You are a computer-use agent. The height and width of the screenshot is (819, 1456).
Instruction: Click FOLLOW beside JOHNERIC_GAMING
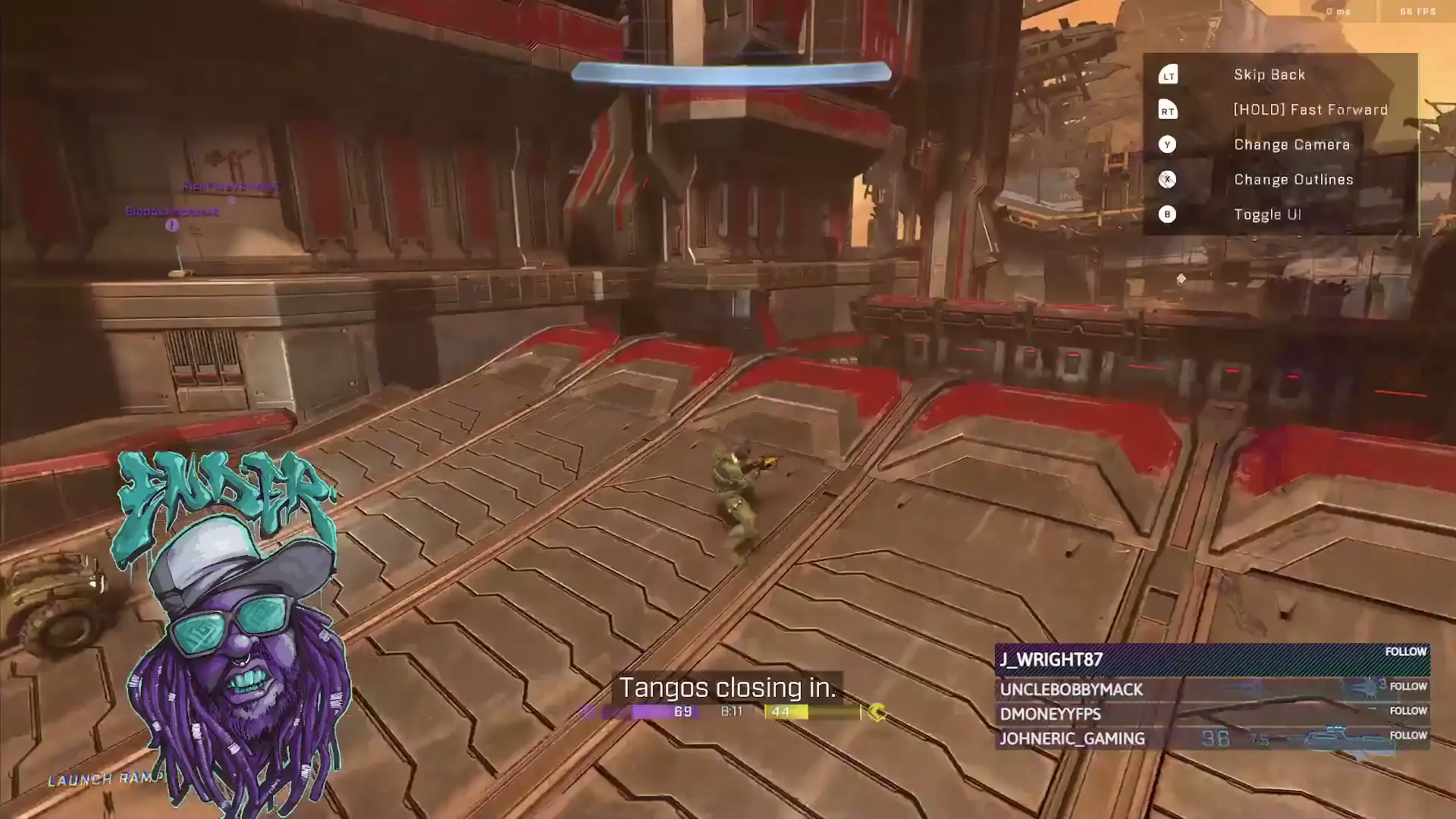coord(1407,735)
